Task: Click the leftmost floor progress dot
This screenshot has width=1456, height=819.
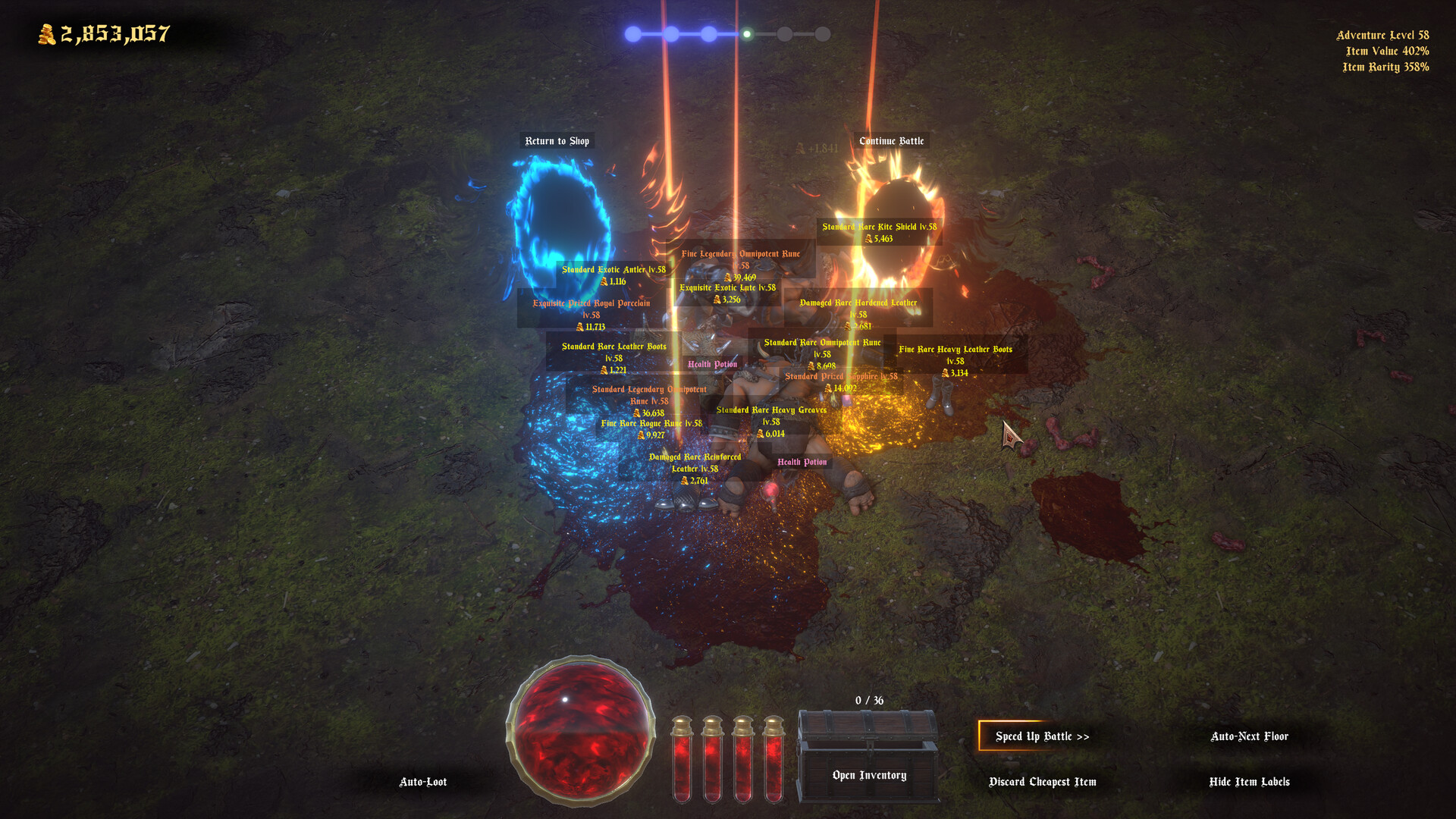Action: point(633,33)
